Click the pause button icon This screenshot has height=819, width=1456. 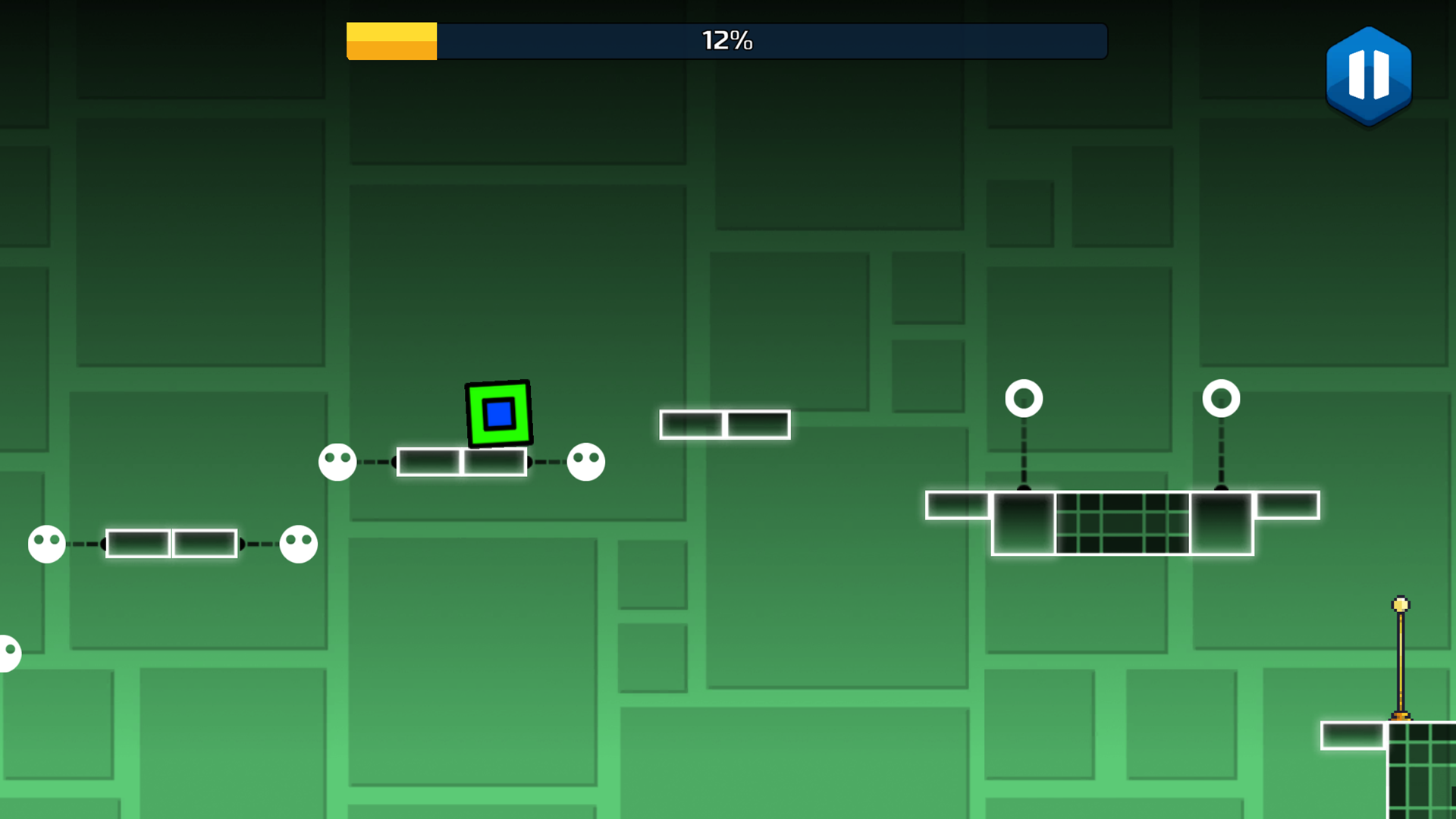pos(1369,76)
